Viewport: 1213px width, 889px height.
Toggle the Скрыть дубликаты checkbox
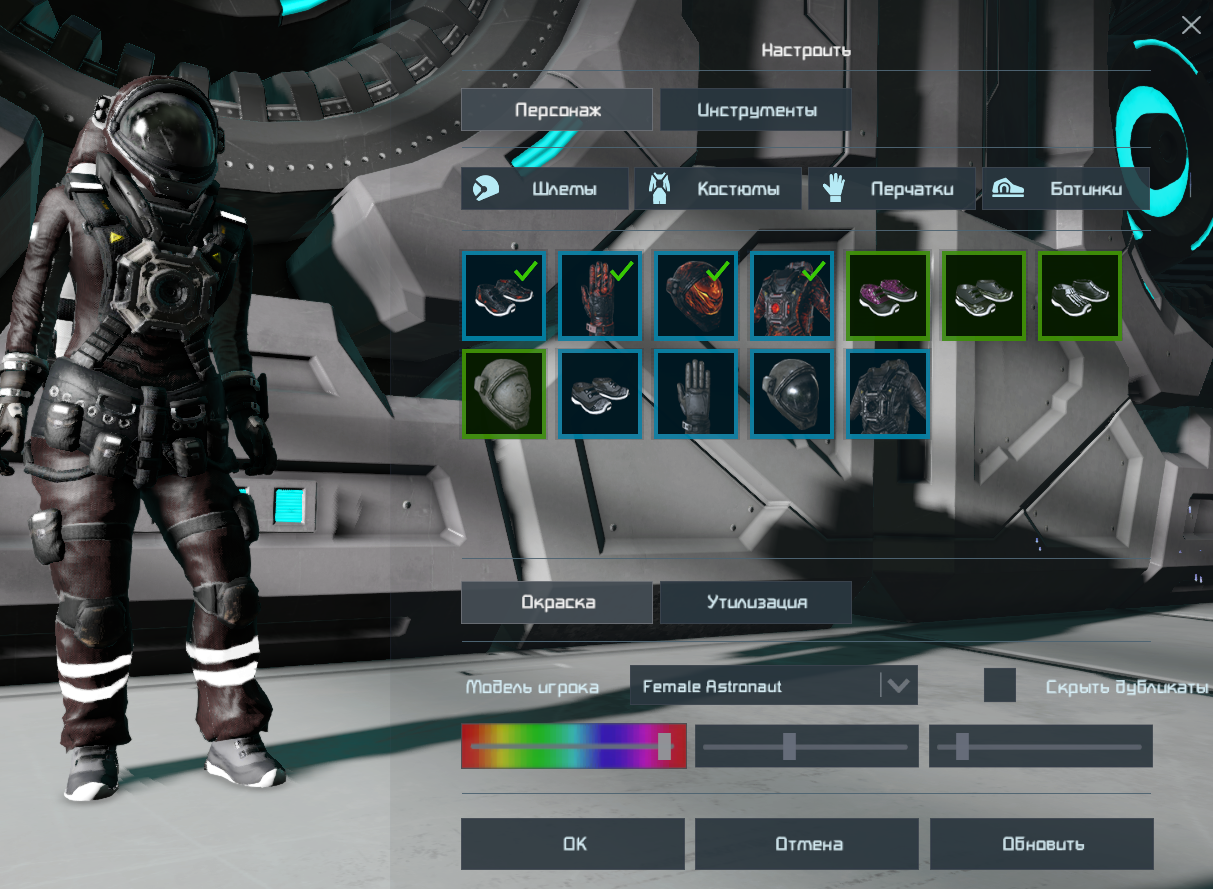pyautogui.click(x=1000, y=686)
